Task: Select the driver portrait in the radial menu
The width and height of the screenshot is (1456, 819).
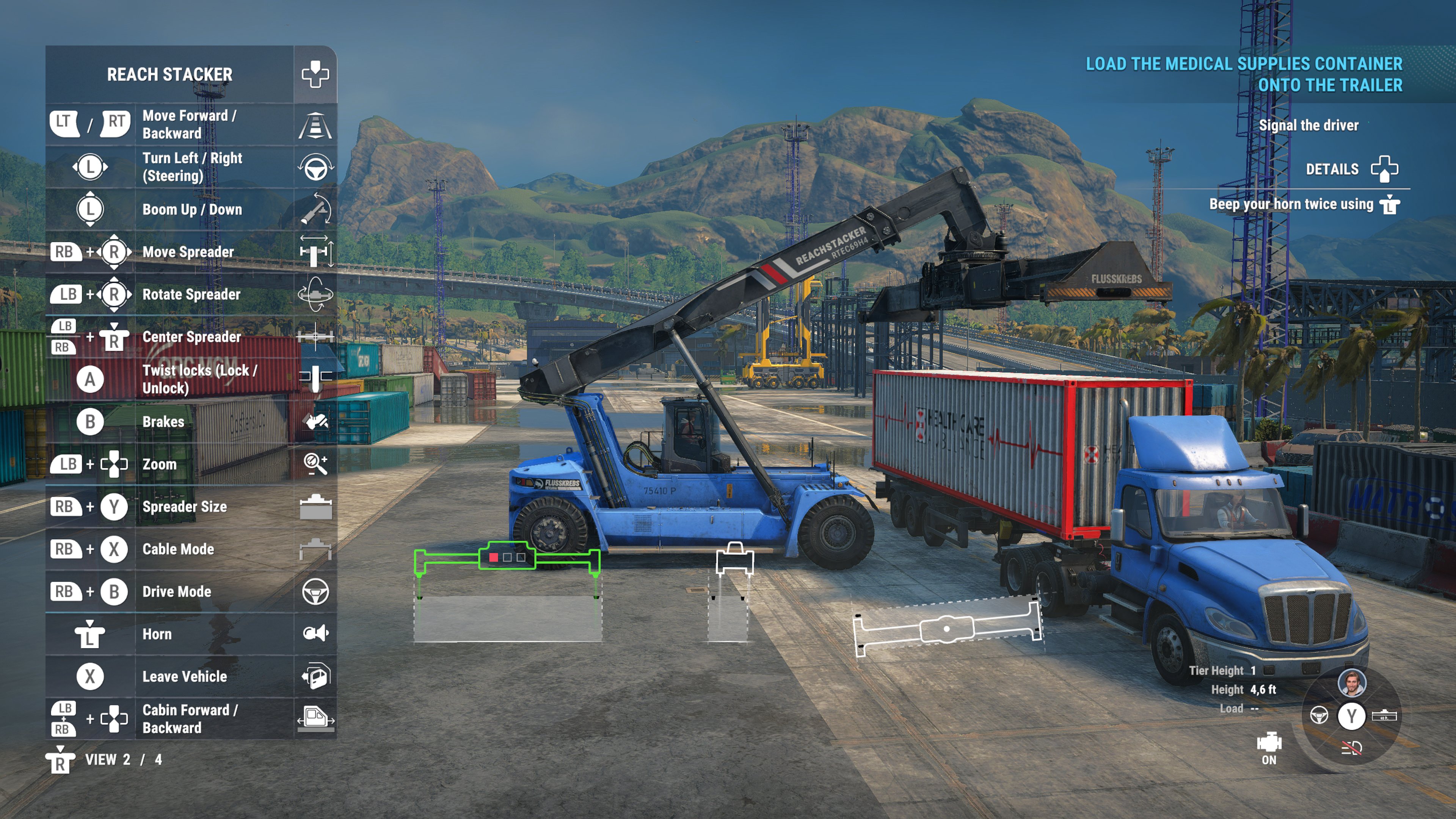Action: click(x=1351, y=683)
